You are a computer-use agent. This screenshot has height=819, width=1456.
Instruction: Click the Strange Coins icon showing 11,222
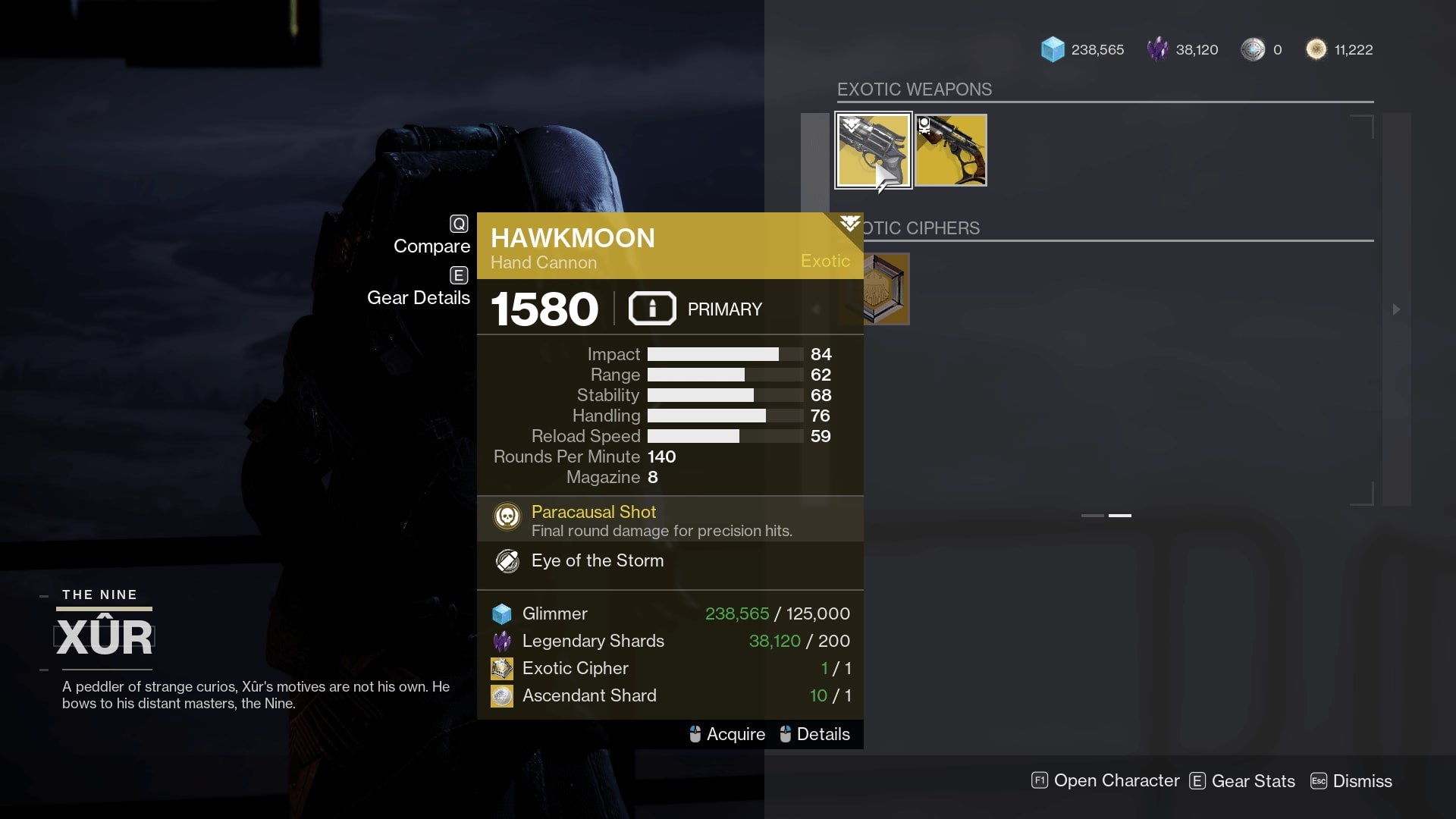(x=1316, y=49)
